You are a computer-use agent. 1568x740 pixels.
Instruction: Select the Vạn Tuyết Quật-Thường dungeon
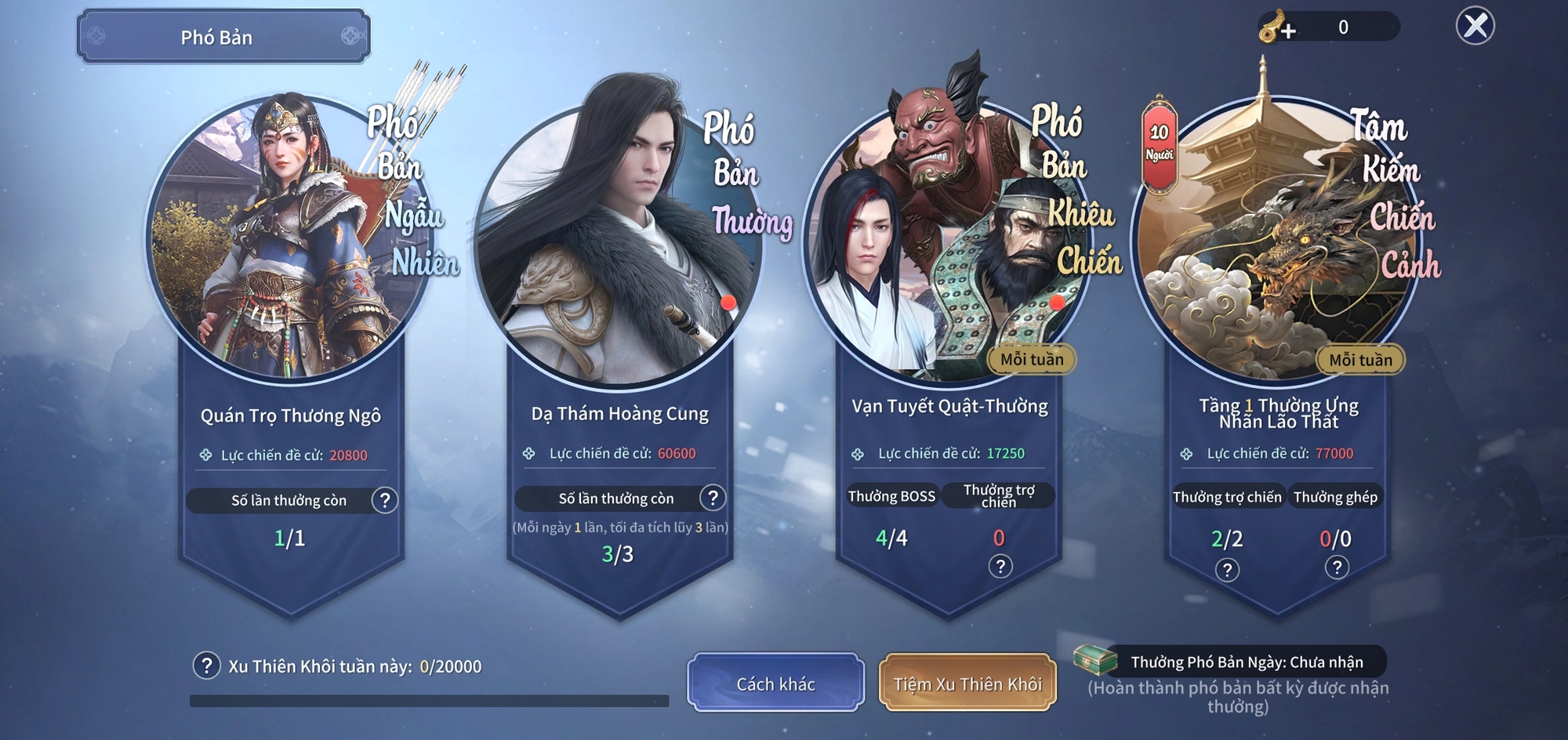coord(947,243)
